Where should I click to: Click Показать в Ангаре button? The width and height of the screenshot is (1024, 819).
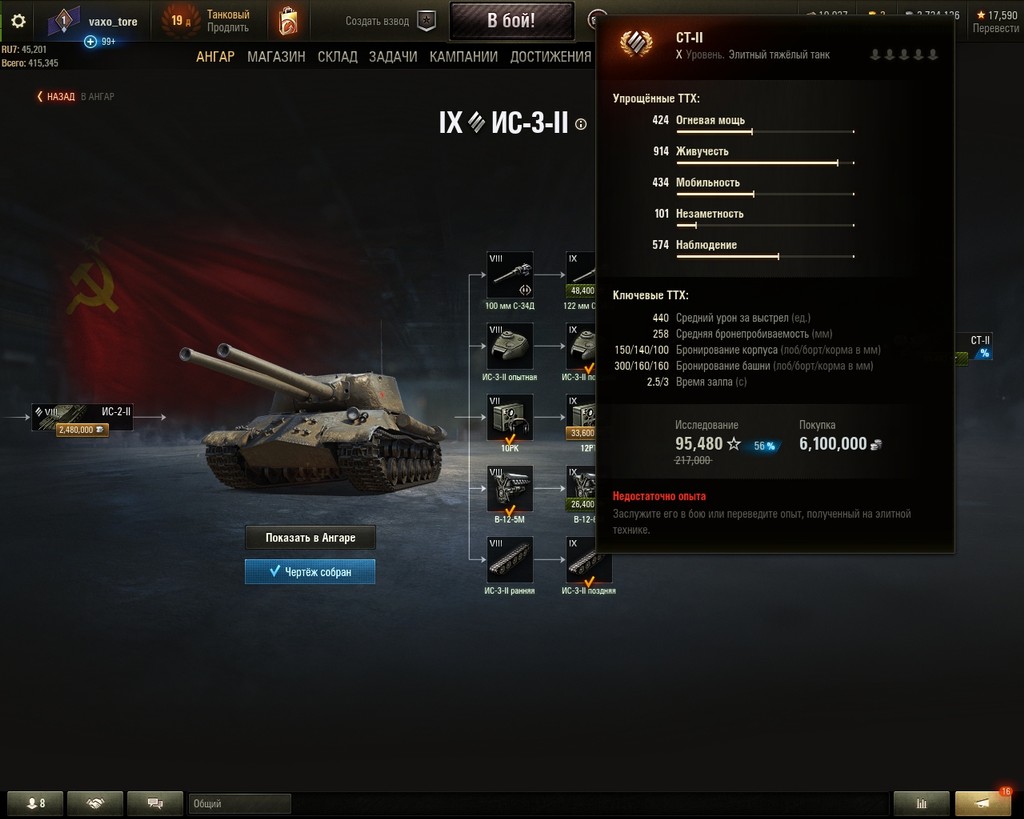tap(310, 538)
